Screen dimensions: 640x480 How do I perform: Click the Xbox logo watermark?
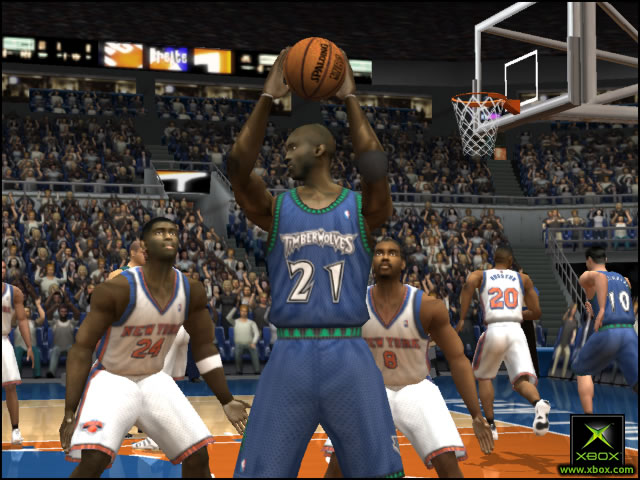click(597, 441)
